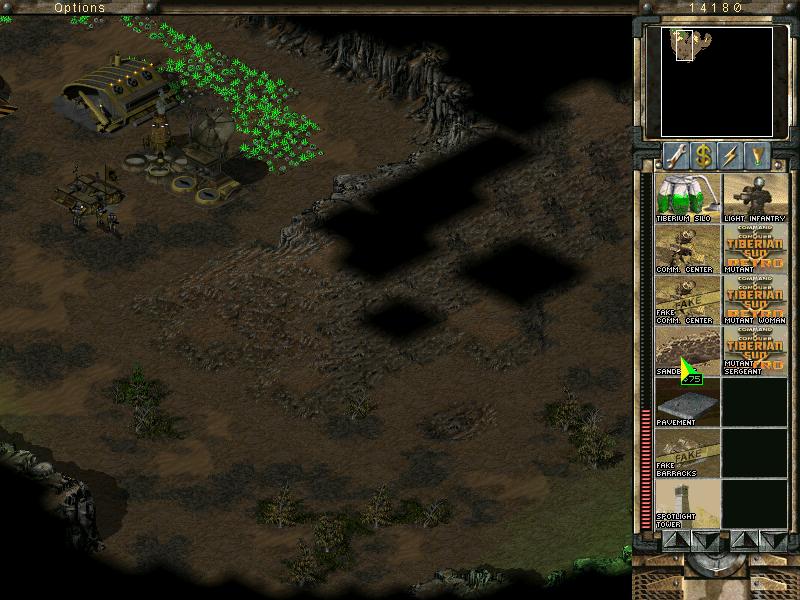Click the waypoint marker button
This screenshot has height=600, width=800.
(761, 155)
